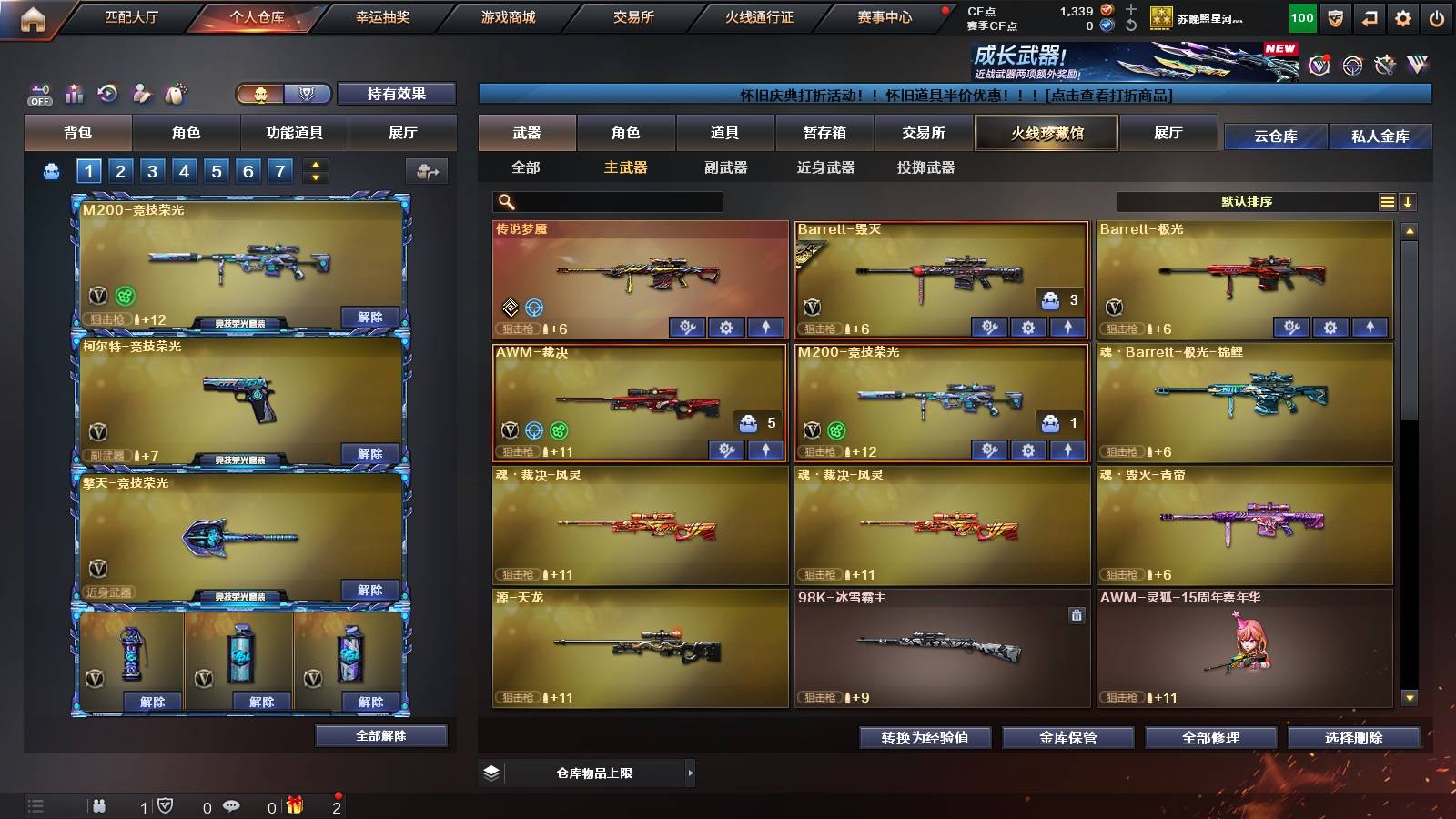This screenshot has height=819, width=1456.
Task: Open the gift icon in the bottom bar
Action: pyautogui.click(x=293, y=804)
